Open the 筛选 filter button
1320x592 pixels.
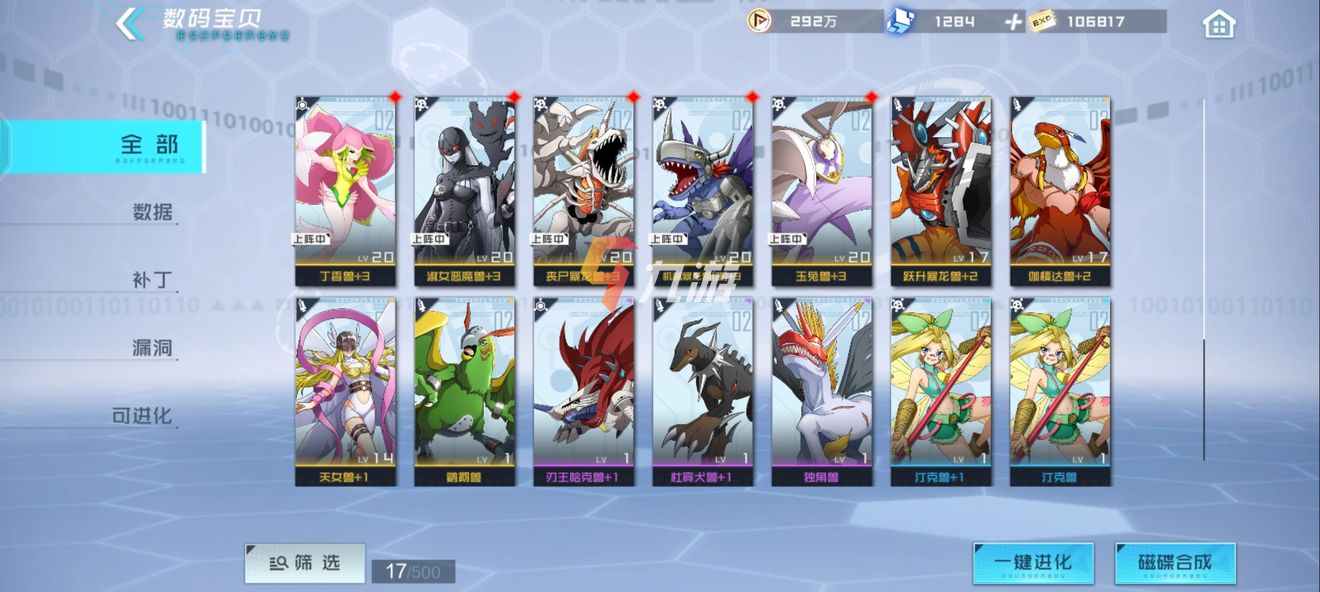[x=304, y=564]
